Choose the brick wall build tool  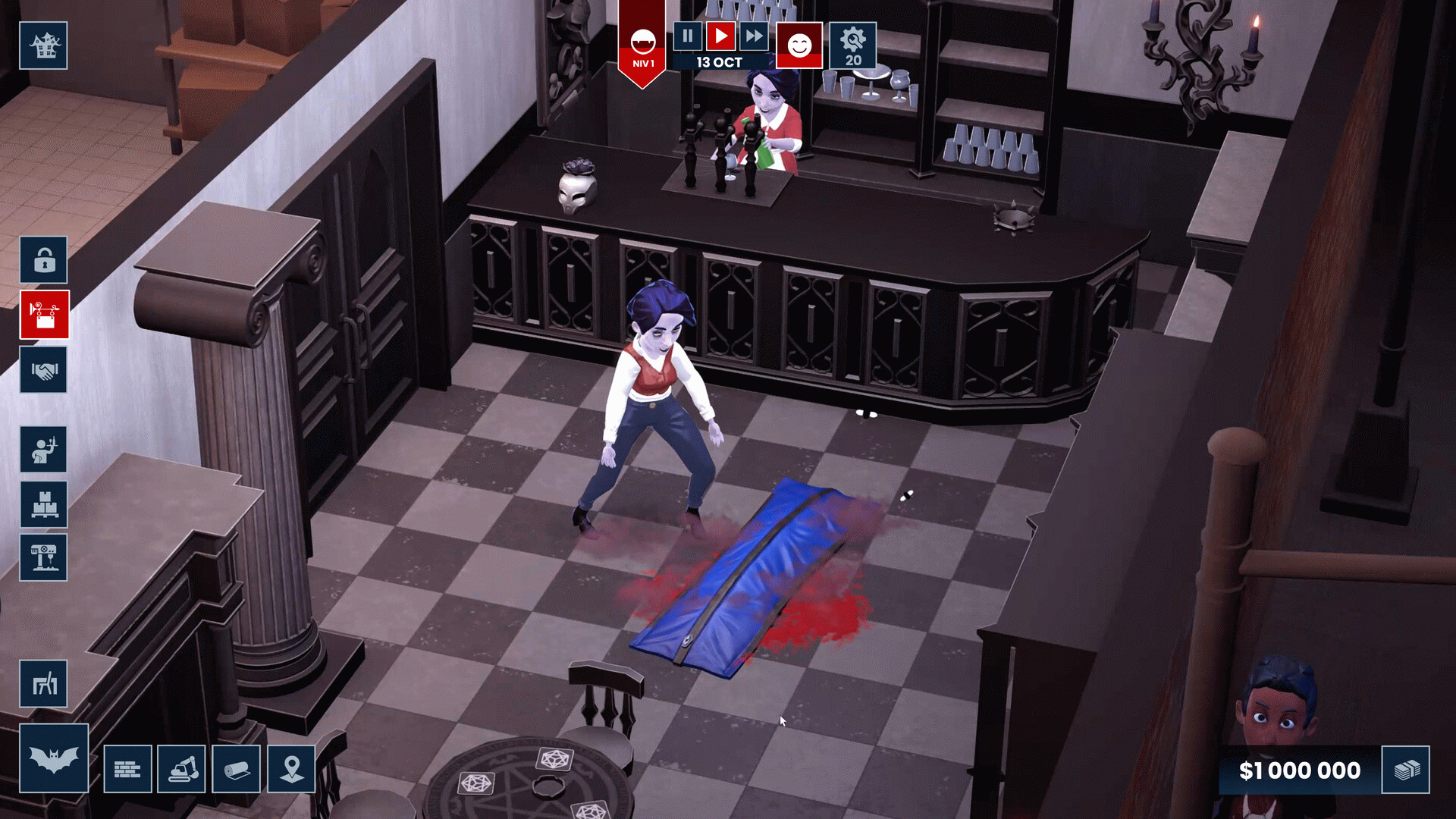127,770
